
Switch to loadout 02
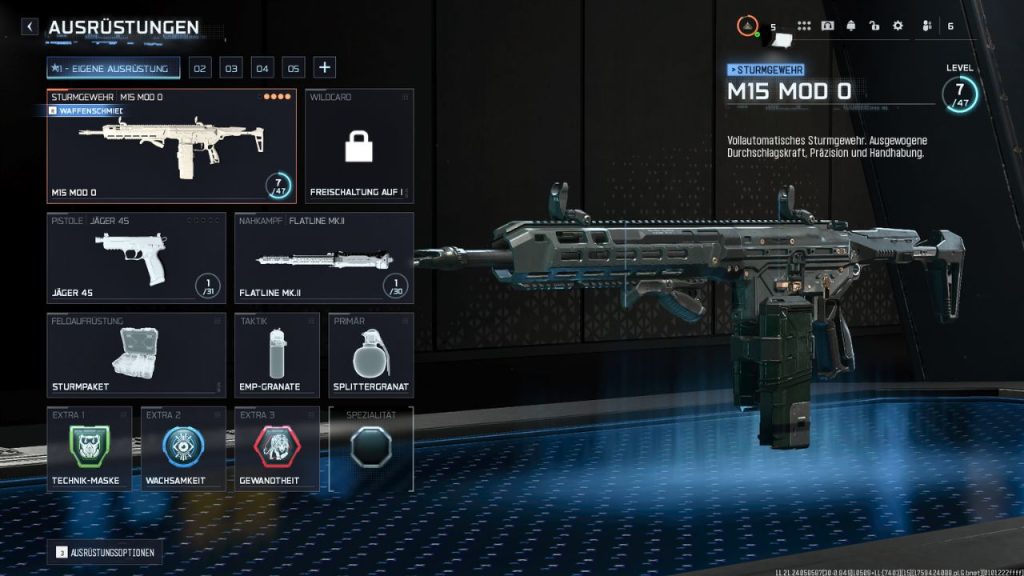pyautogui.click(x=200, y=68)
